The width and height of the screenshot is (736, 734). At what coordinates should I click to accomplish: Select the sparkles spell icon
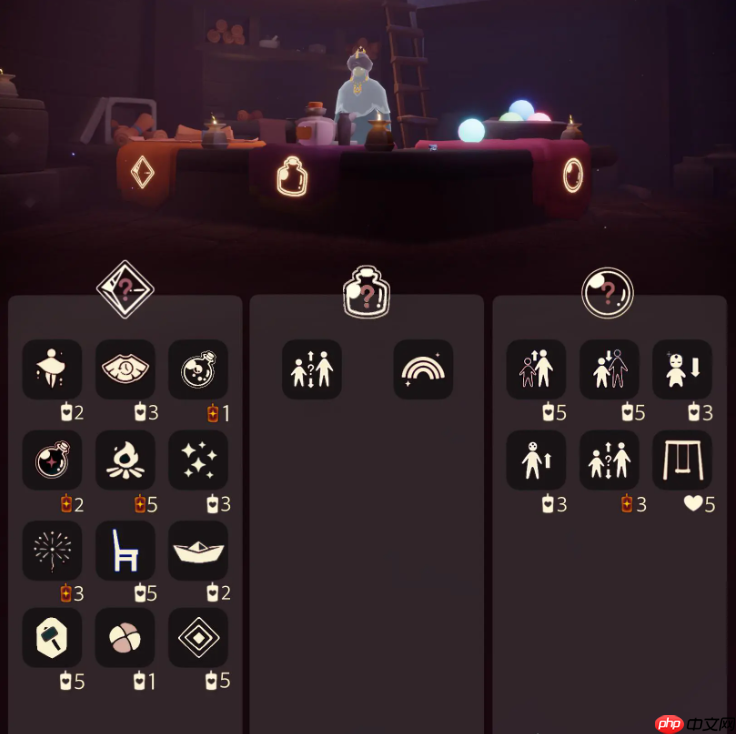tap(198, 460)
